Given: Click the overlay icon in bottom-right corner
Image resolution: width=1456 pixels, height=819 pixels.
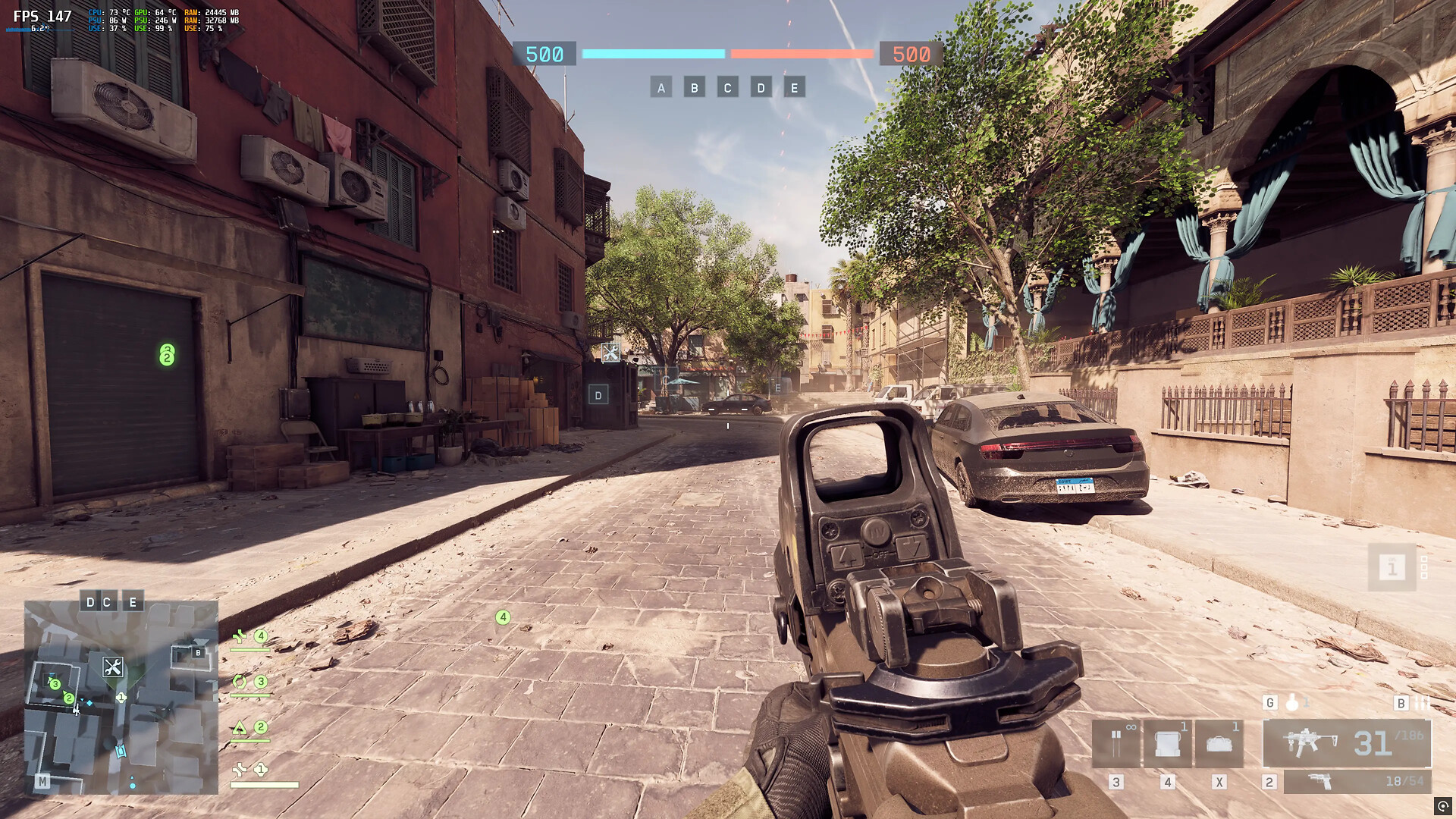Looking at the screenshot, I should [1443, 806].
